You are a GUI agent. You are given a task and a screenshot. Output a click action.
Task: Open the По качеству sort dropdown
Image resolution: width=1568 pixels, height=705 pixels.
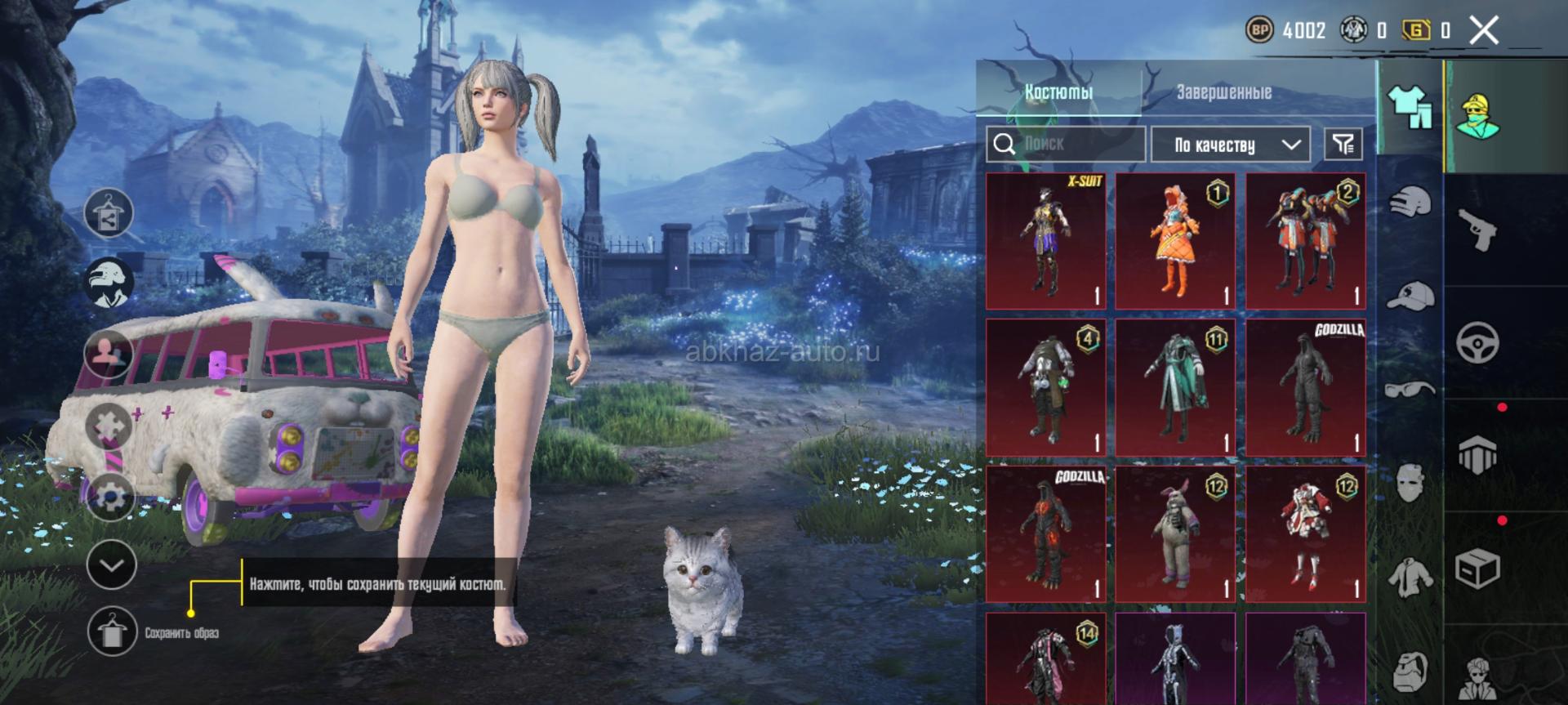click(1231, 145)
